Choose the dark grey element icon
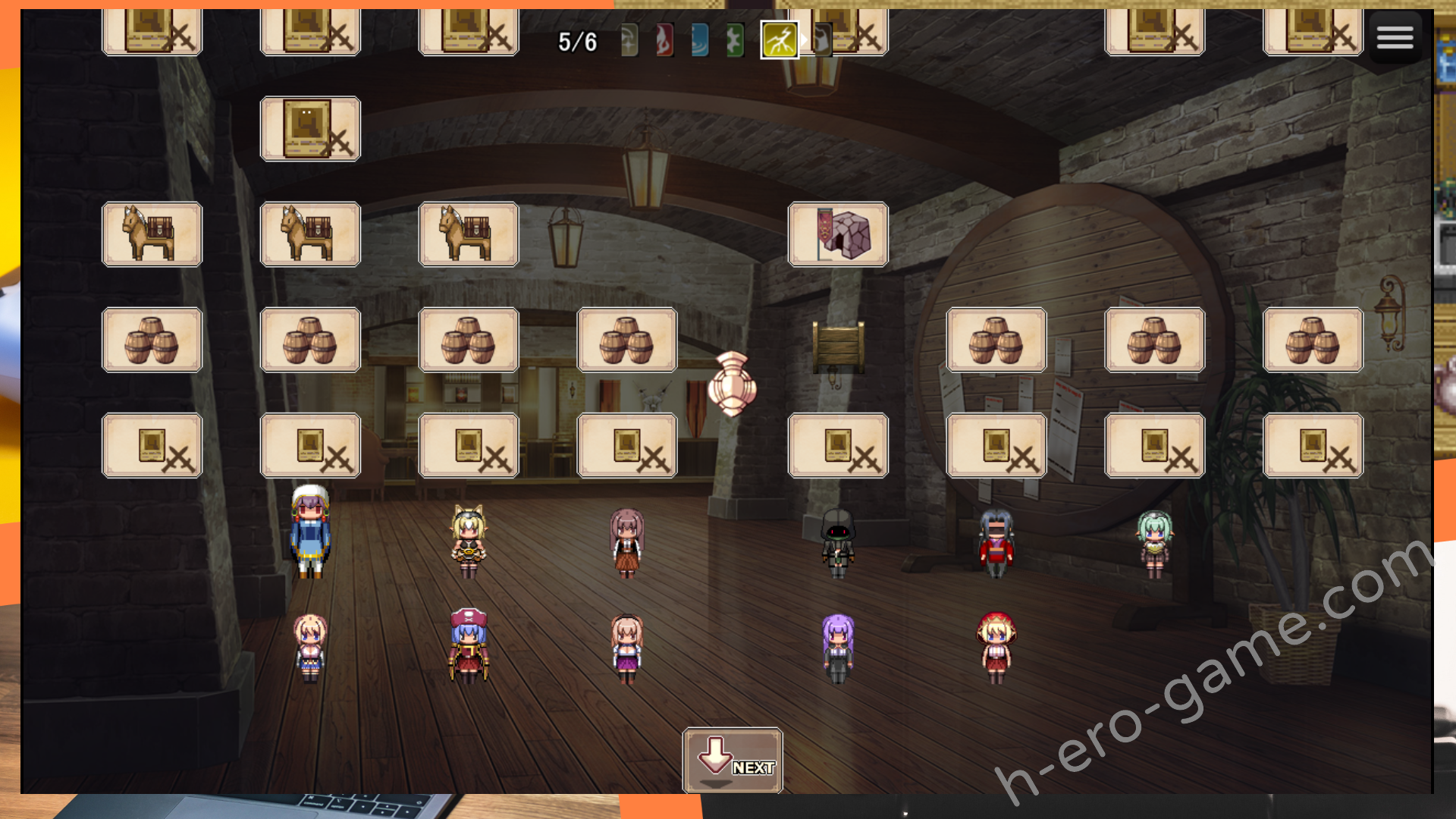This screenshot has height=819, width=1456. [821, 41]
